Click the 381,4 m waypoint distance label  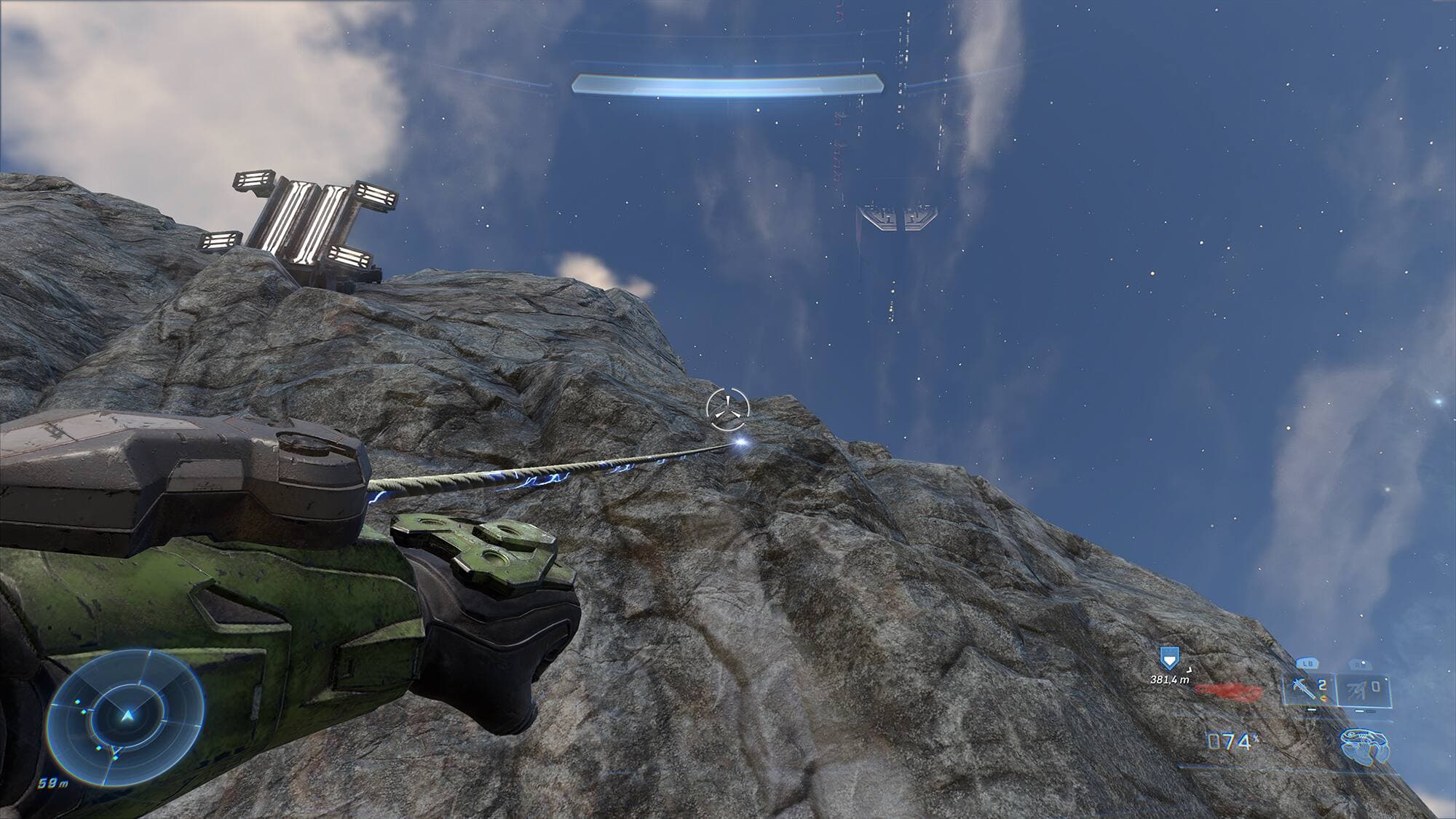tap(1169, 680)
